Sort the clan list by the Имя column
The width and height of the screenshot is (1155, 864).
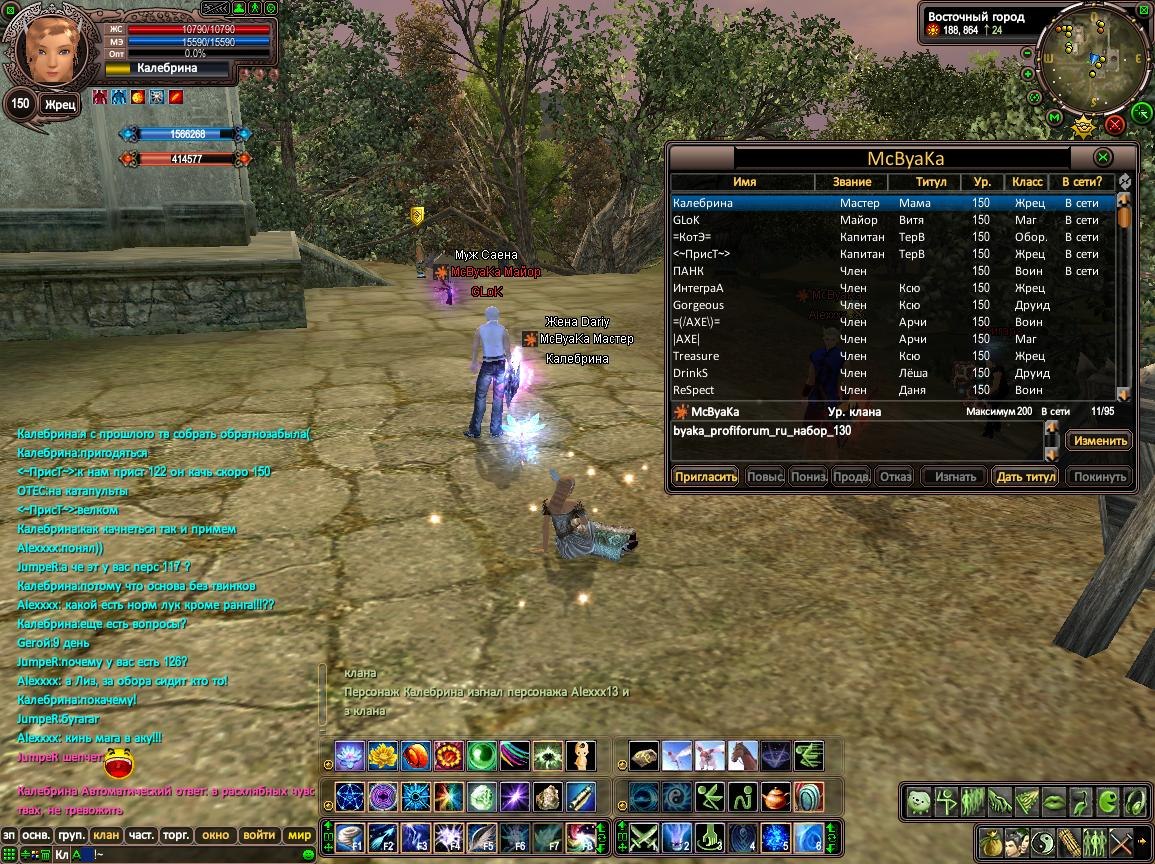click(743, 182)
